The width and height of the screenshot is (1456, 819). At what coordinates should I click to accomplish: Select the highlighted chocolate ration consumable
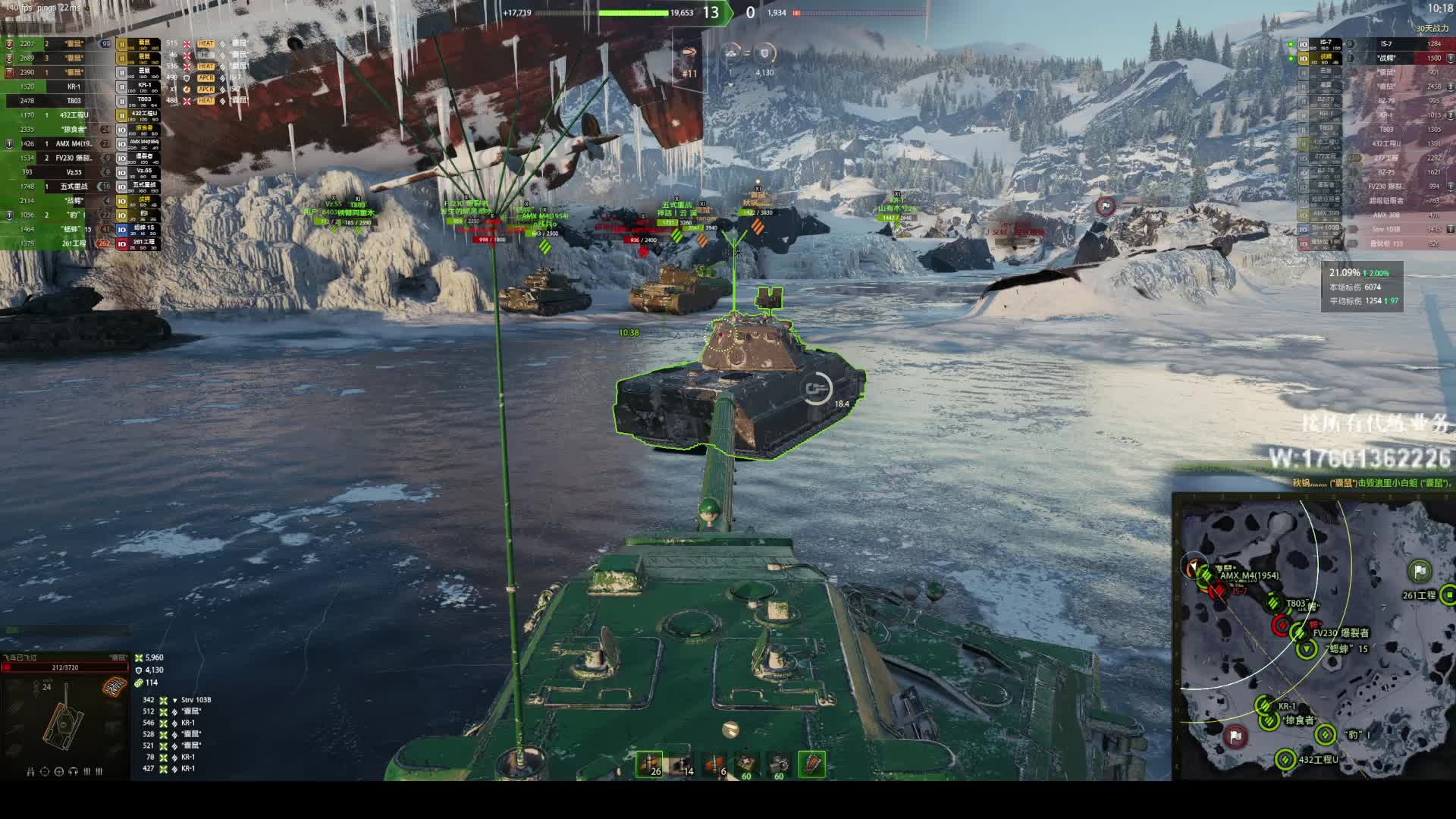tap(811, 764)
